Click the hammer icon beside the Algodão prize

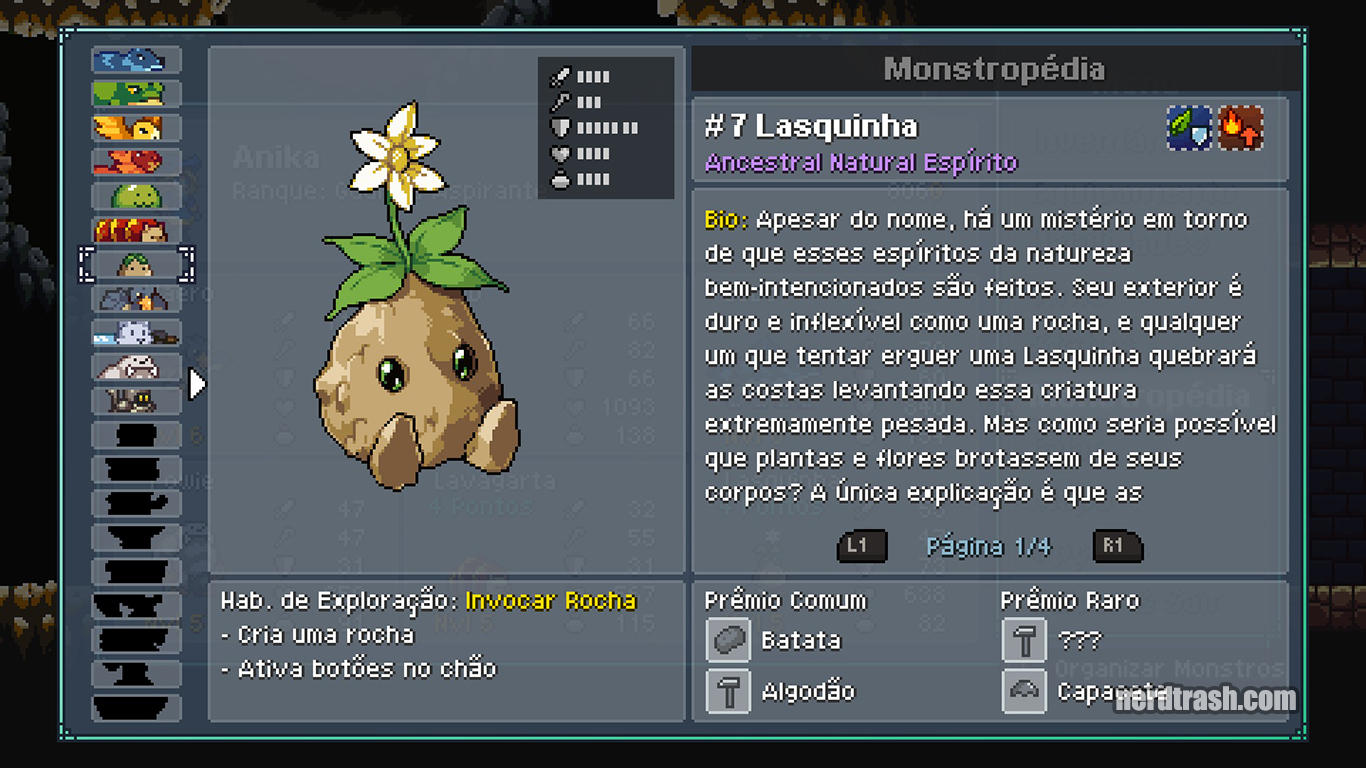pos(727,691)
